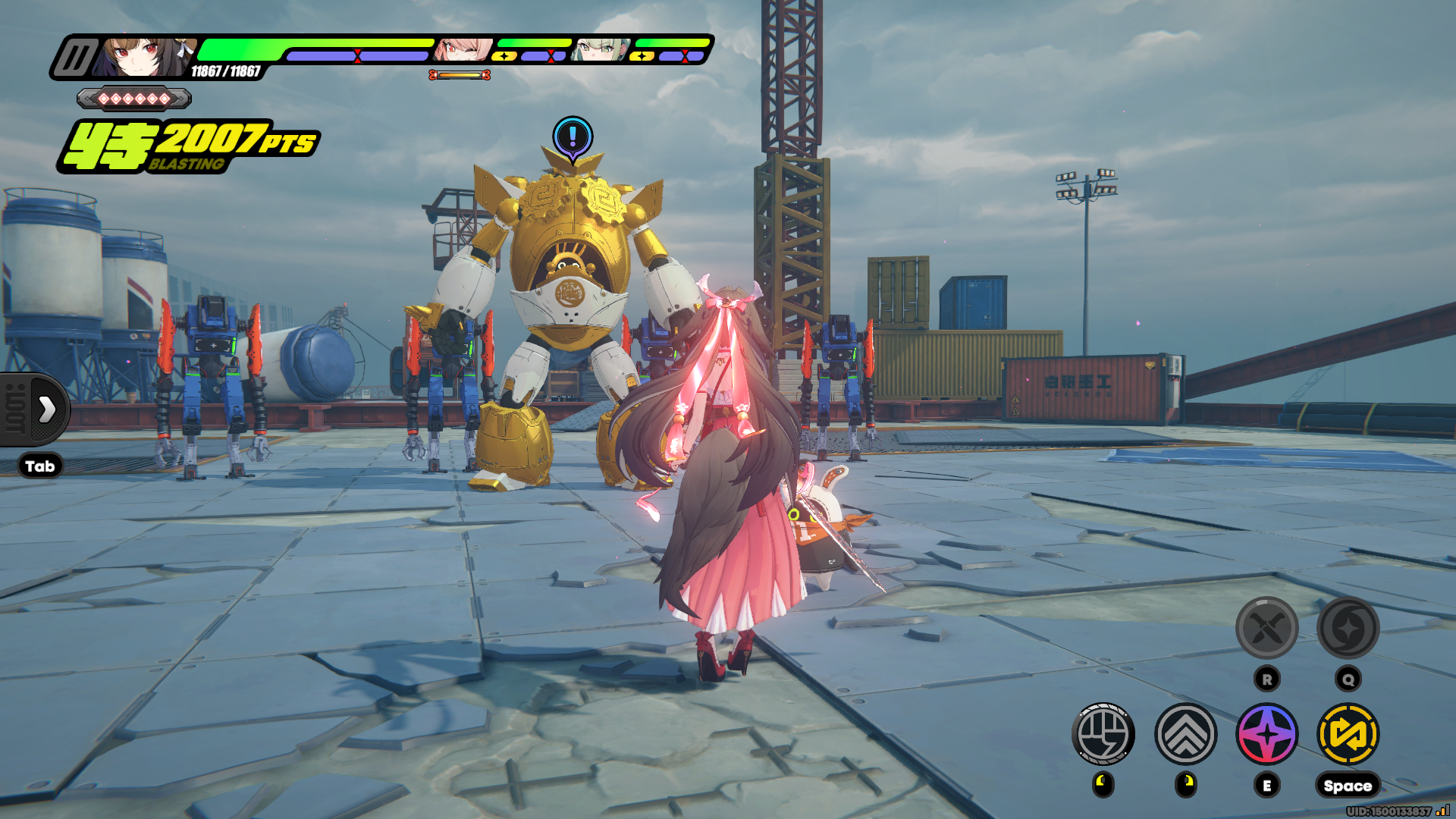This screenshot has width=1456, height=819.
Task: Select the active dark-haired character portrait
Action: pos(144,58)
